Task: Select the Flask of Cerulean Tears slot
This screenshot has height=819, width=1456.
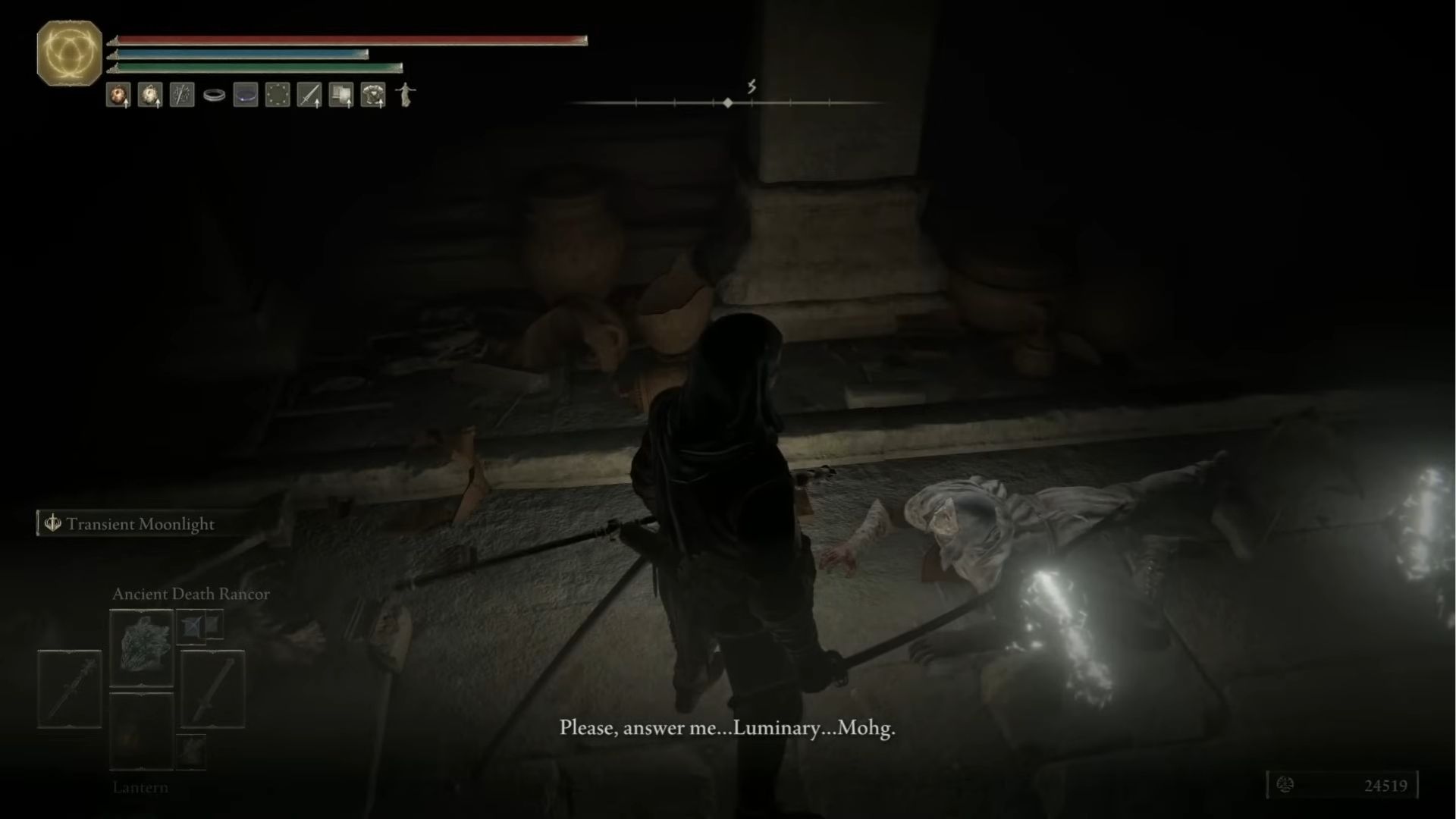Action: click(x=149, y=93)
